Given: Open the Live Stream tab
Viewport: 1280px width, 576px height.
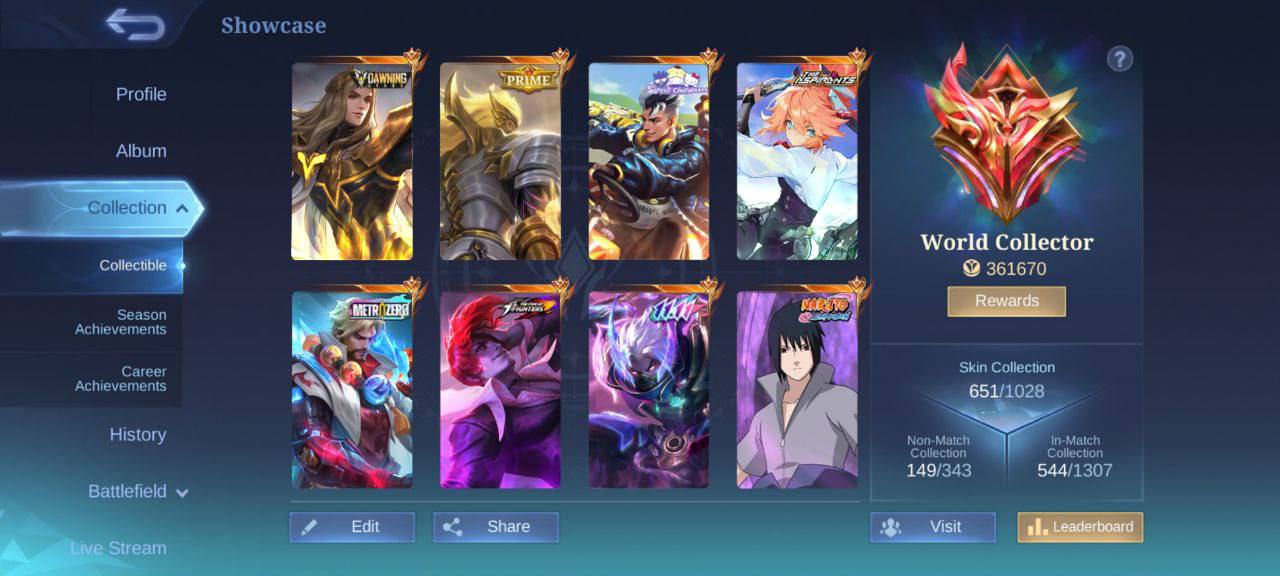Looking at the screenshot, I should click(118, 548).
